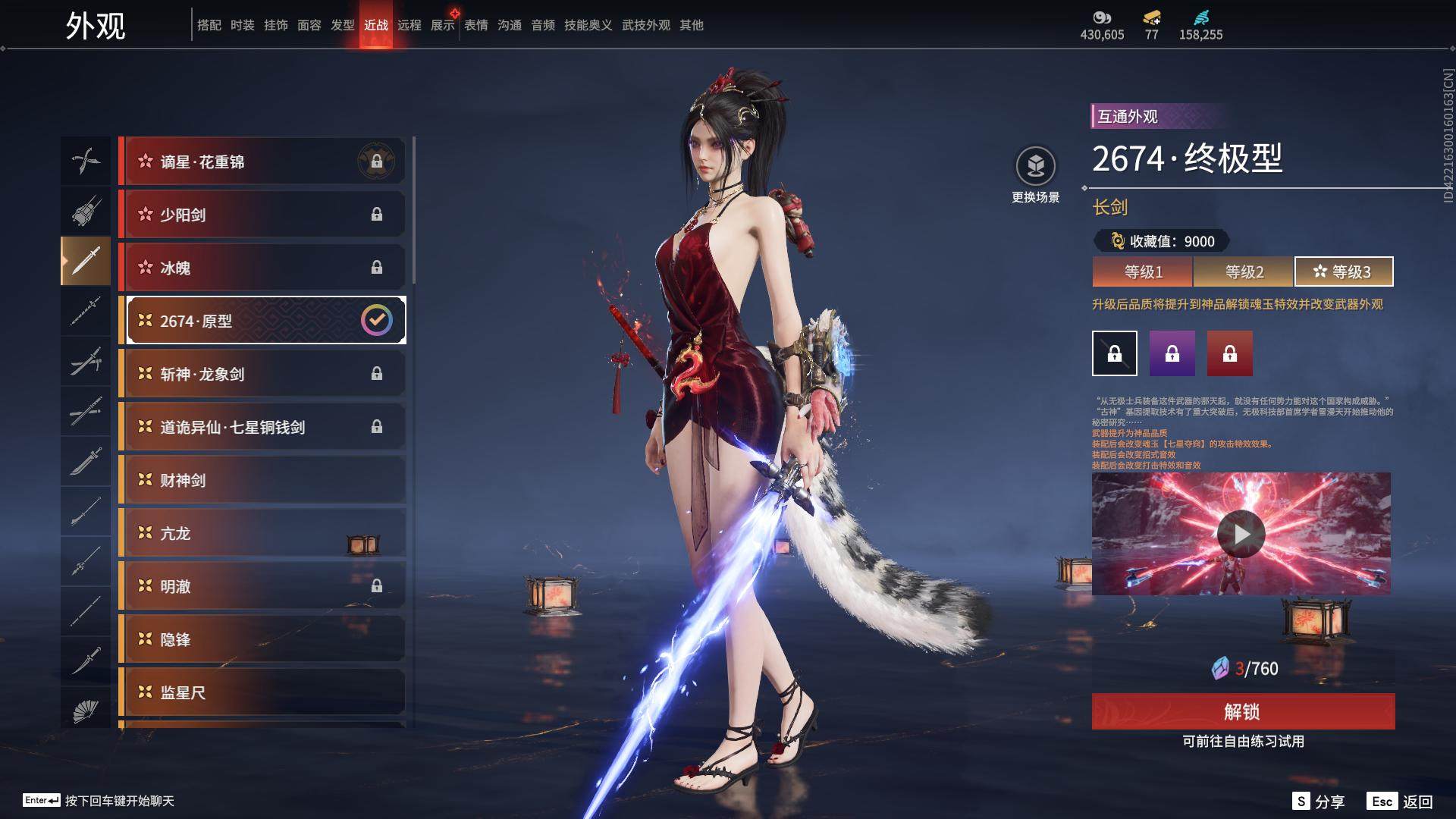Click 返回 to go back
This screenshot has height=819, width=1456.
coord(1401,802)
